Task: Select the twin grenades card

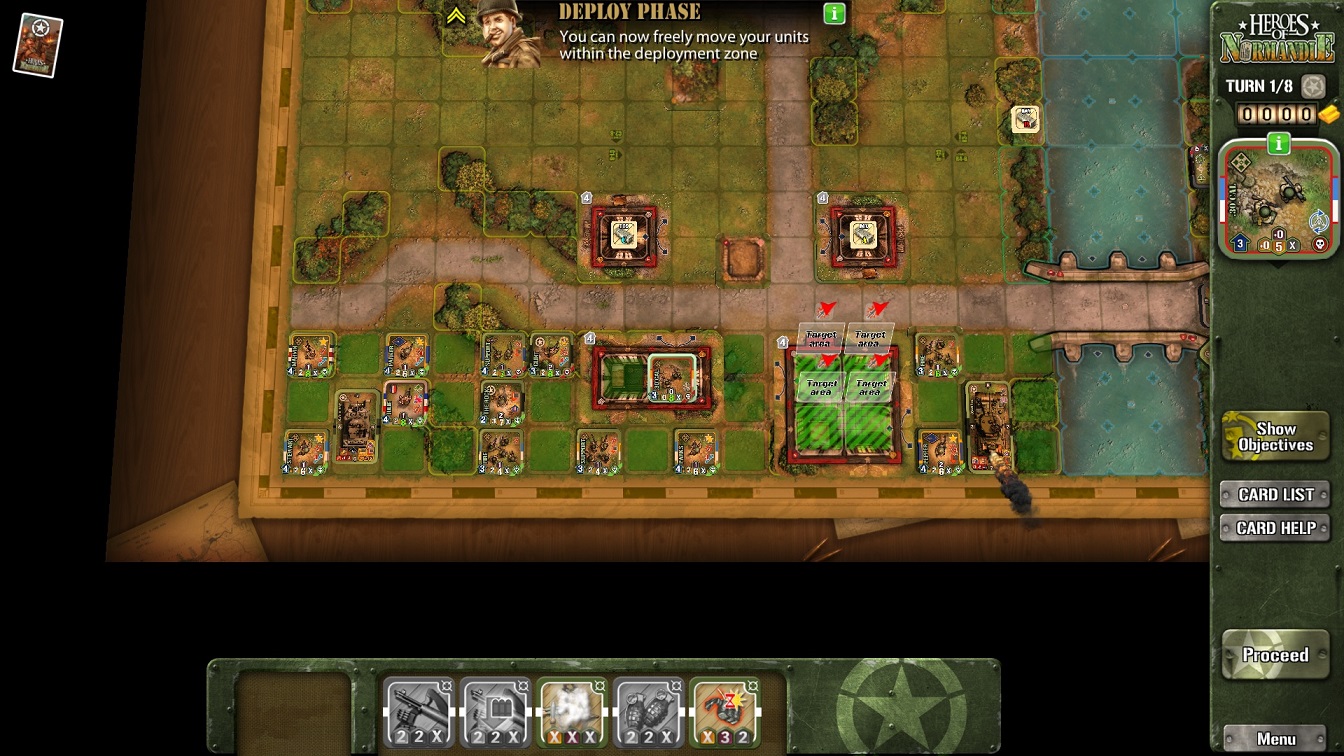Action: [648, 712]
